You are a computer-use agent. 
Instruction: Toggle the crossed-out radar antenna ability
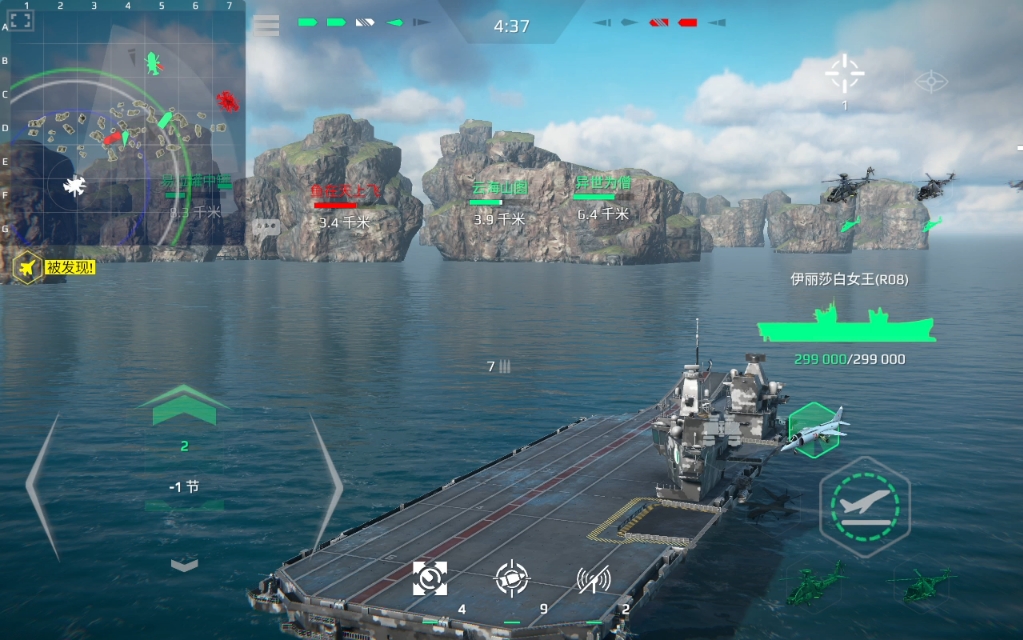pos(594,577)
